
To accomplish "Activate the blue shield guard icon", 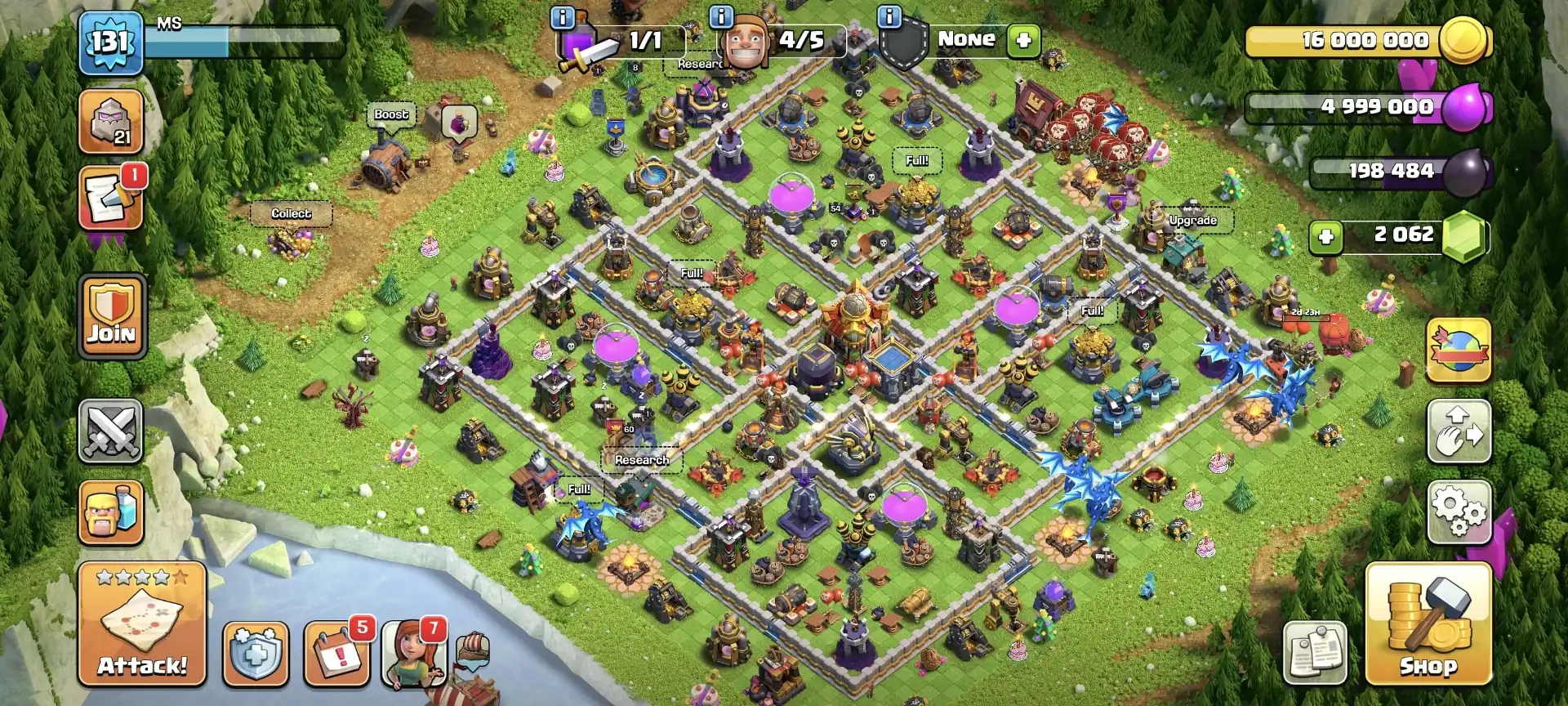I will [x=256, y=654].
